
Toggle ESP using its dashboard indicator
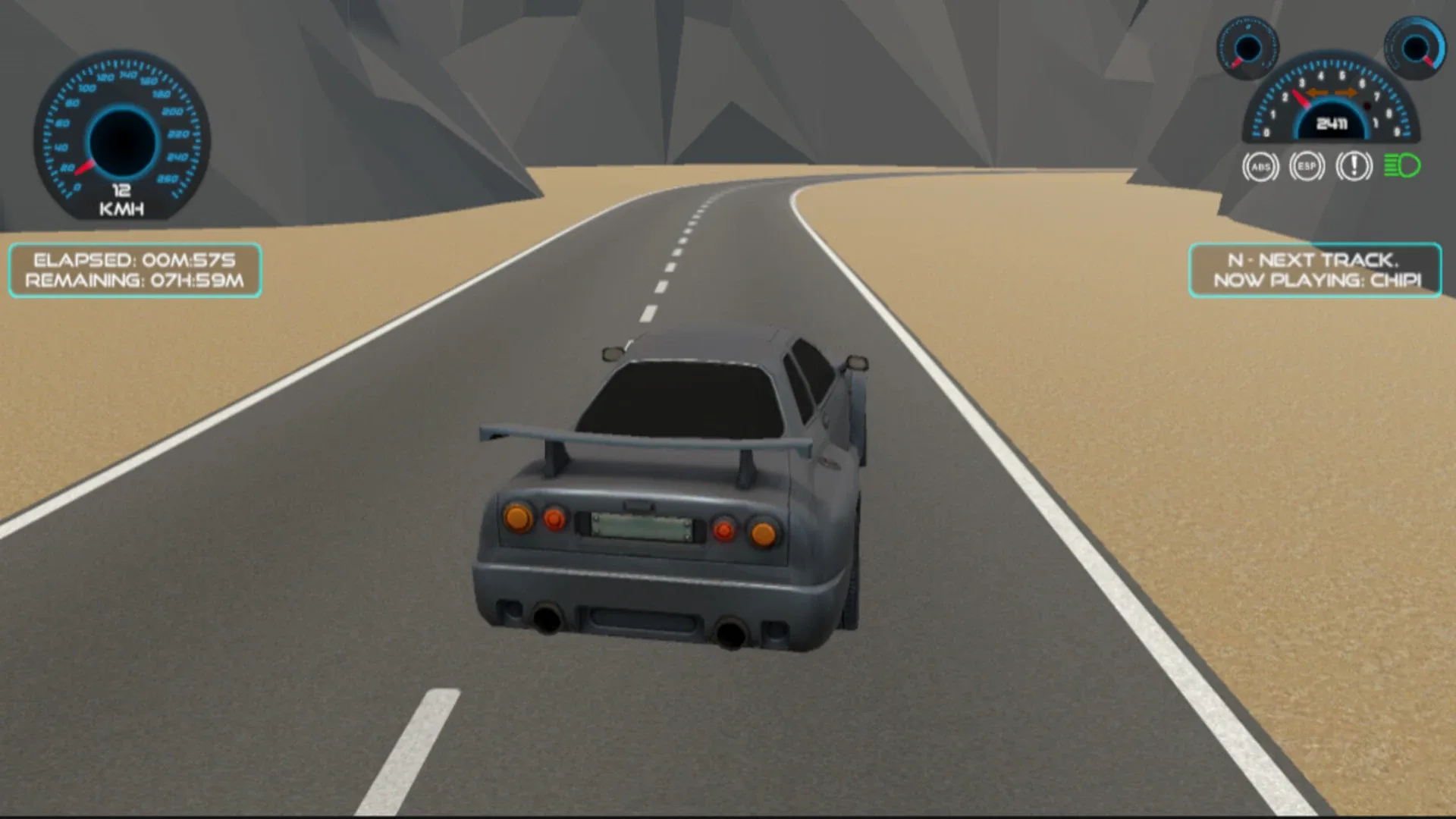[x=1307, y=166]
